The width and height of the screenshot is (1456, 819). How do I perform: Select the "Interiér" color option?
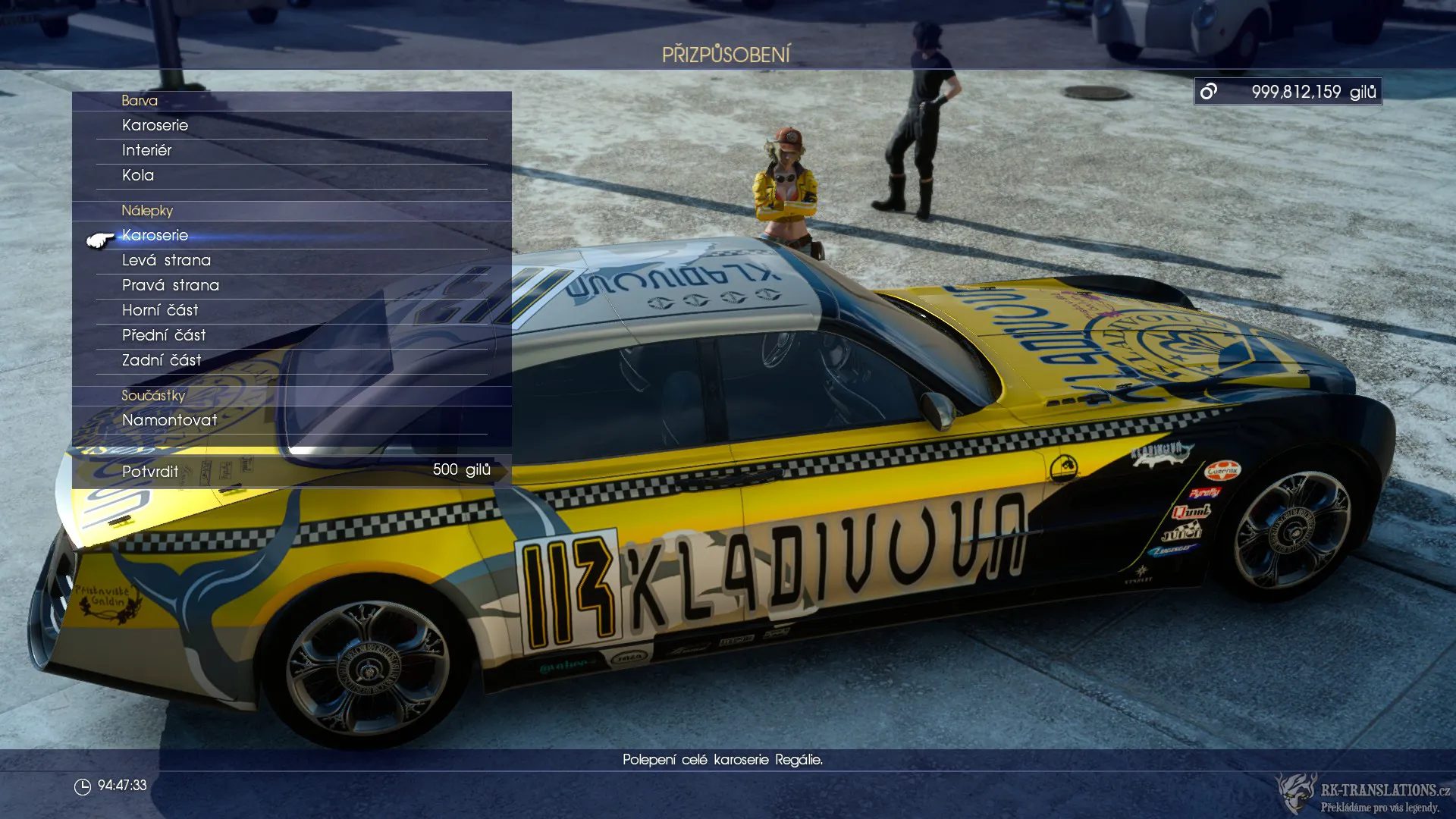click(146, 150)
